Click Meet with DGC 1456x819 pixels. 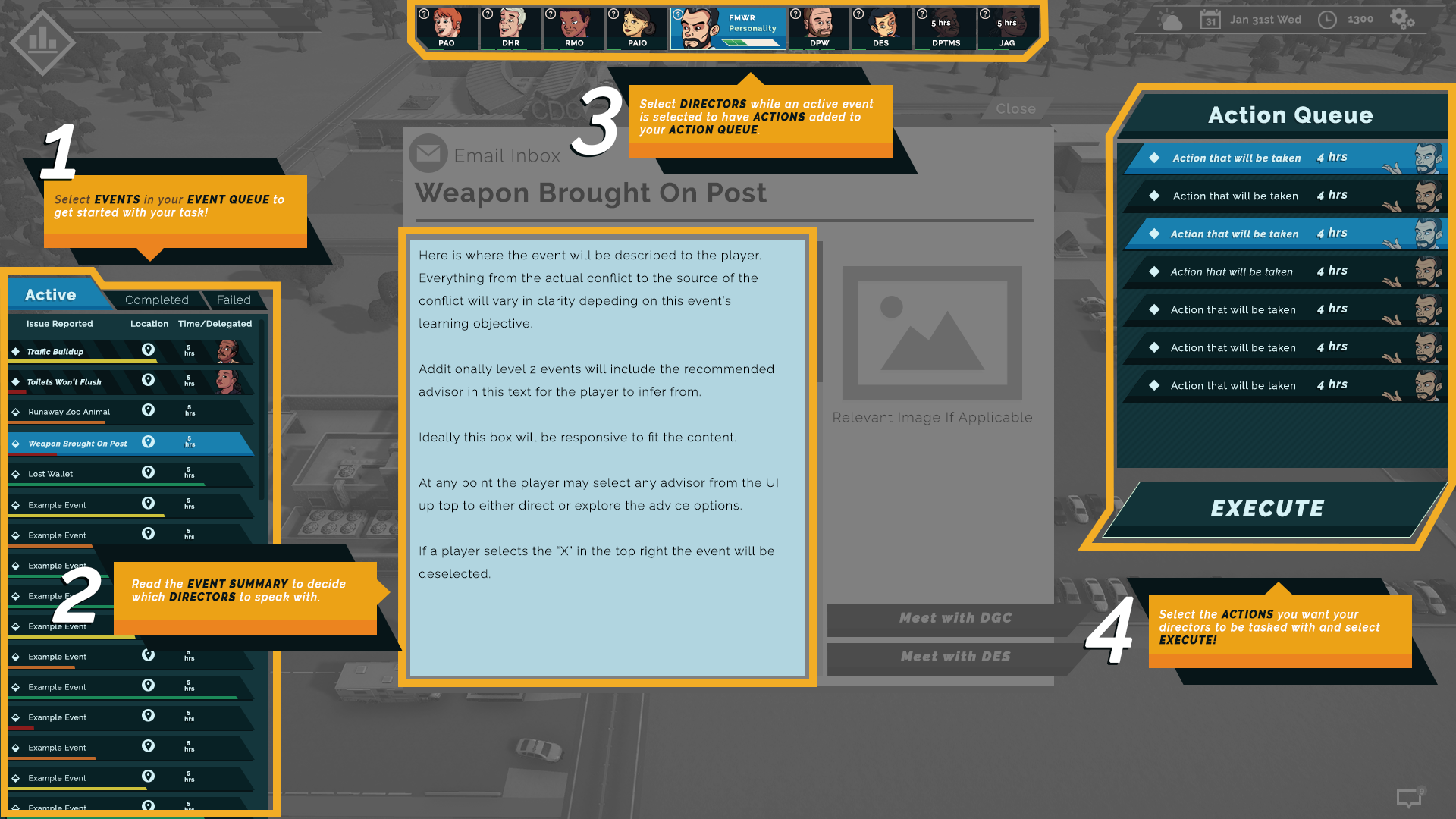click(x=955, y=618)
